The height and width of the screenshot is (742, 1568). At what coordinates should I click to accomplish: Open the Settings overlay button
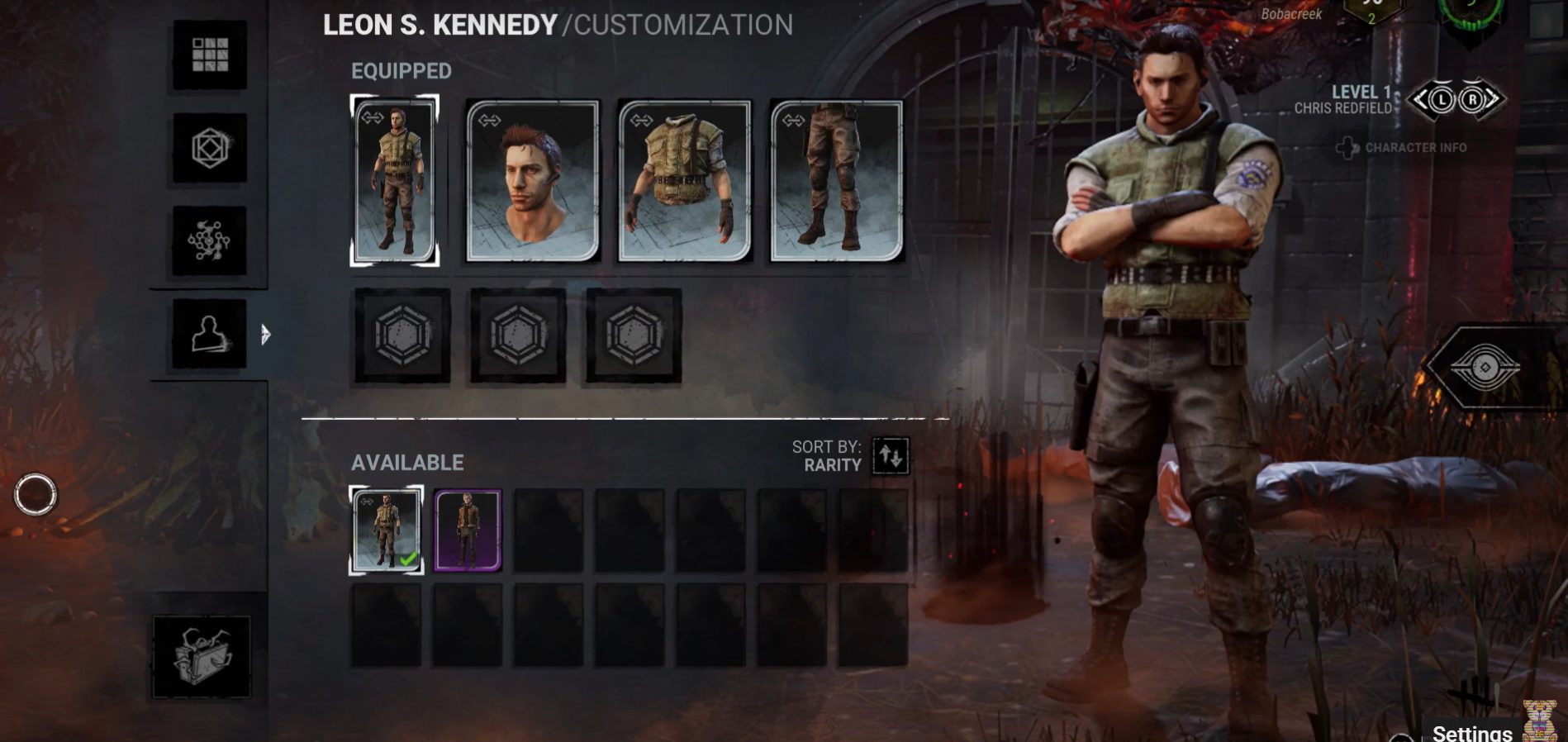click(1471, 732)
